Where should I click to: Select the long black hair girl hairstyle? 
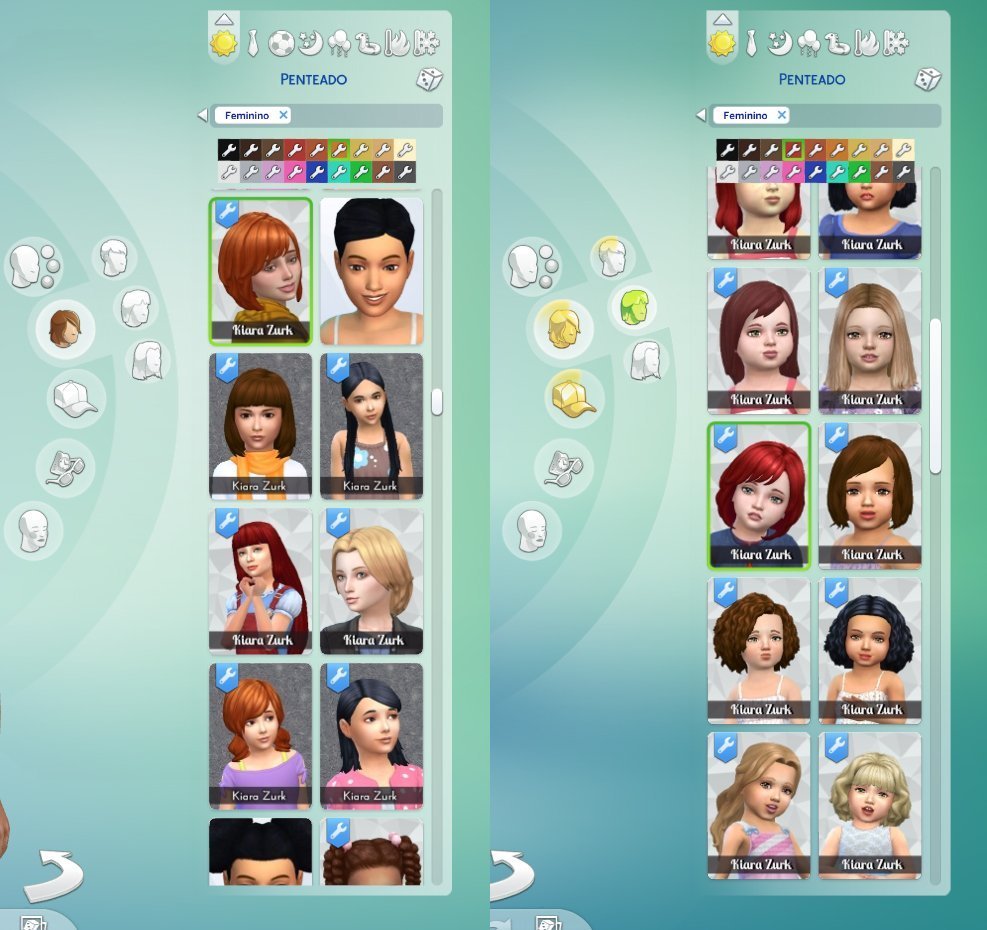[x=372, y=424]
